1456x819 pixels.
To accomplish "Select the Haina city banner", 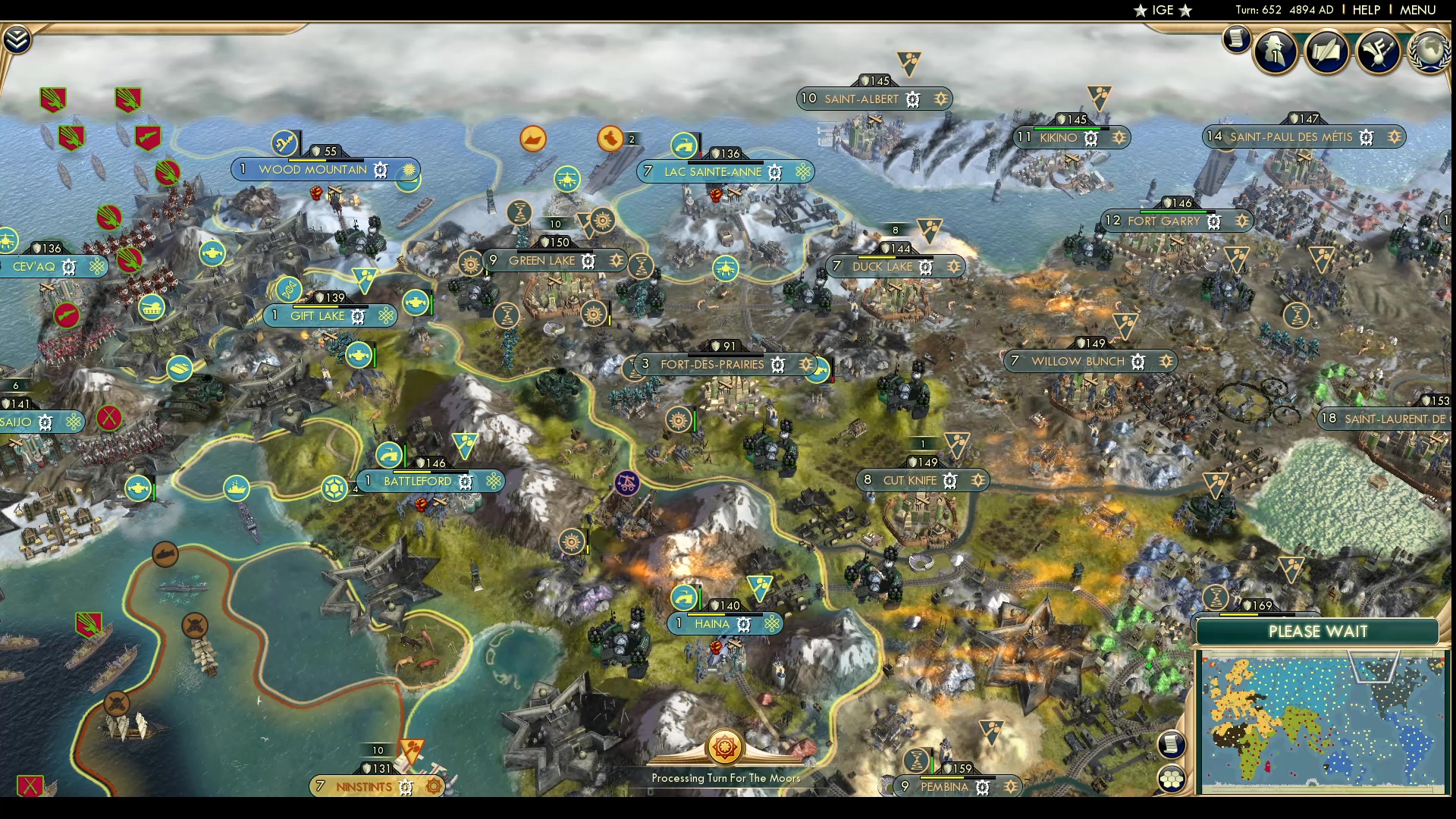I will [712, 624].
